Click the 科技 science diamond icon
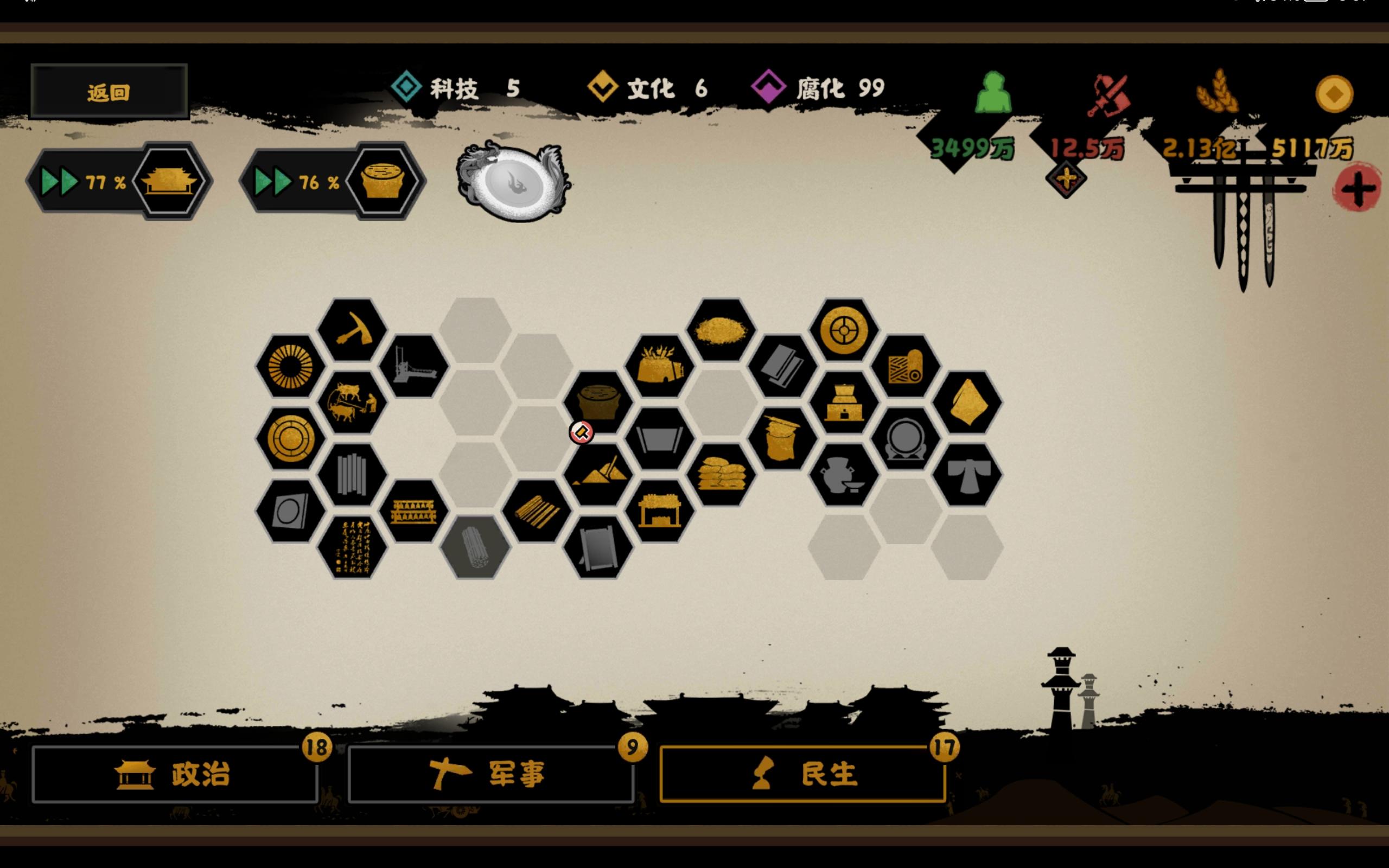1389x868 pixels. pos(405,87)
